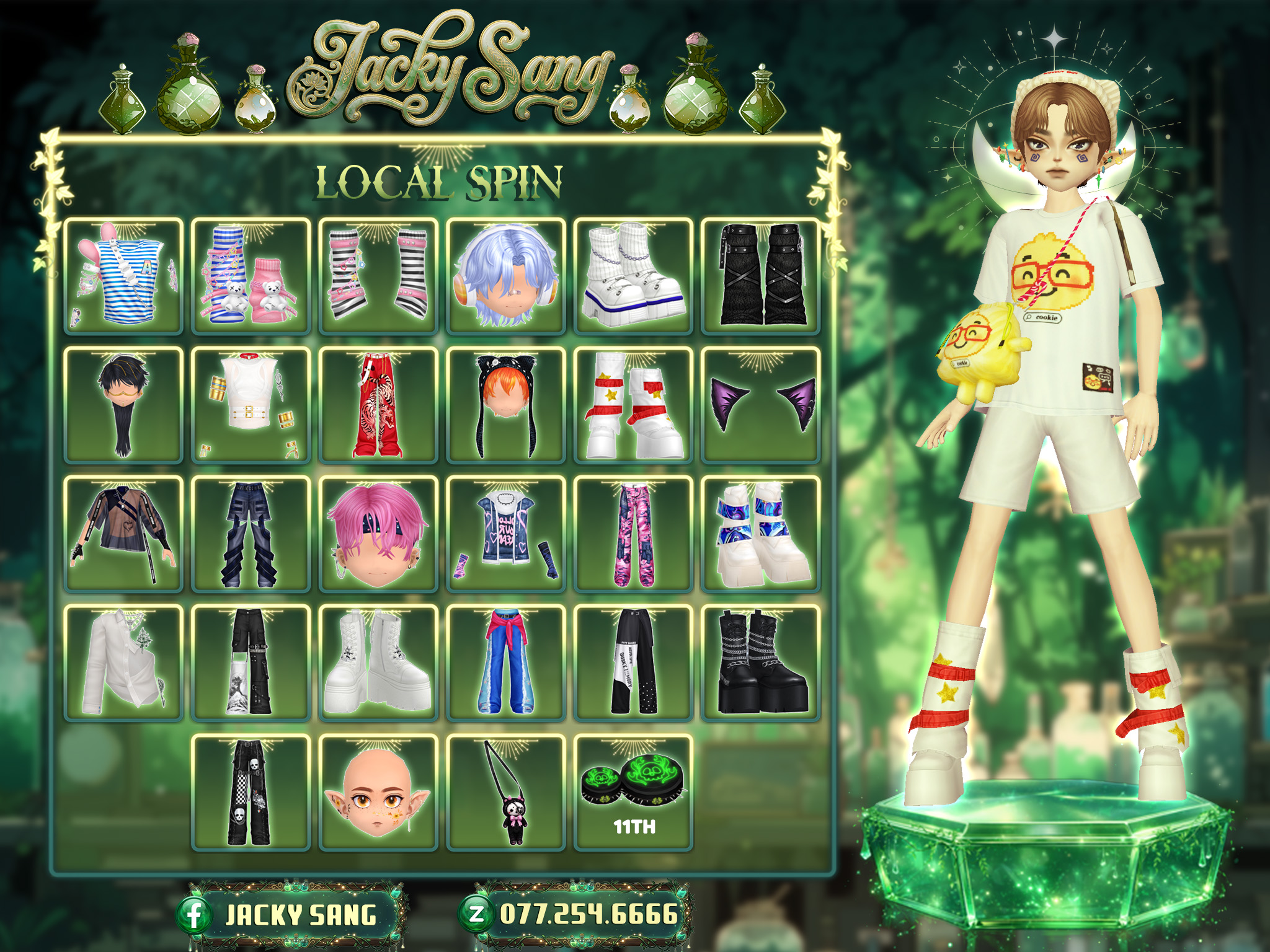Select the blue striped tank top tile

pos(123,276)
